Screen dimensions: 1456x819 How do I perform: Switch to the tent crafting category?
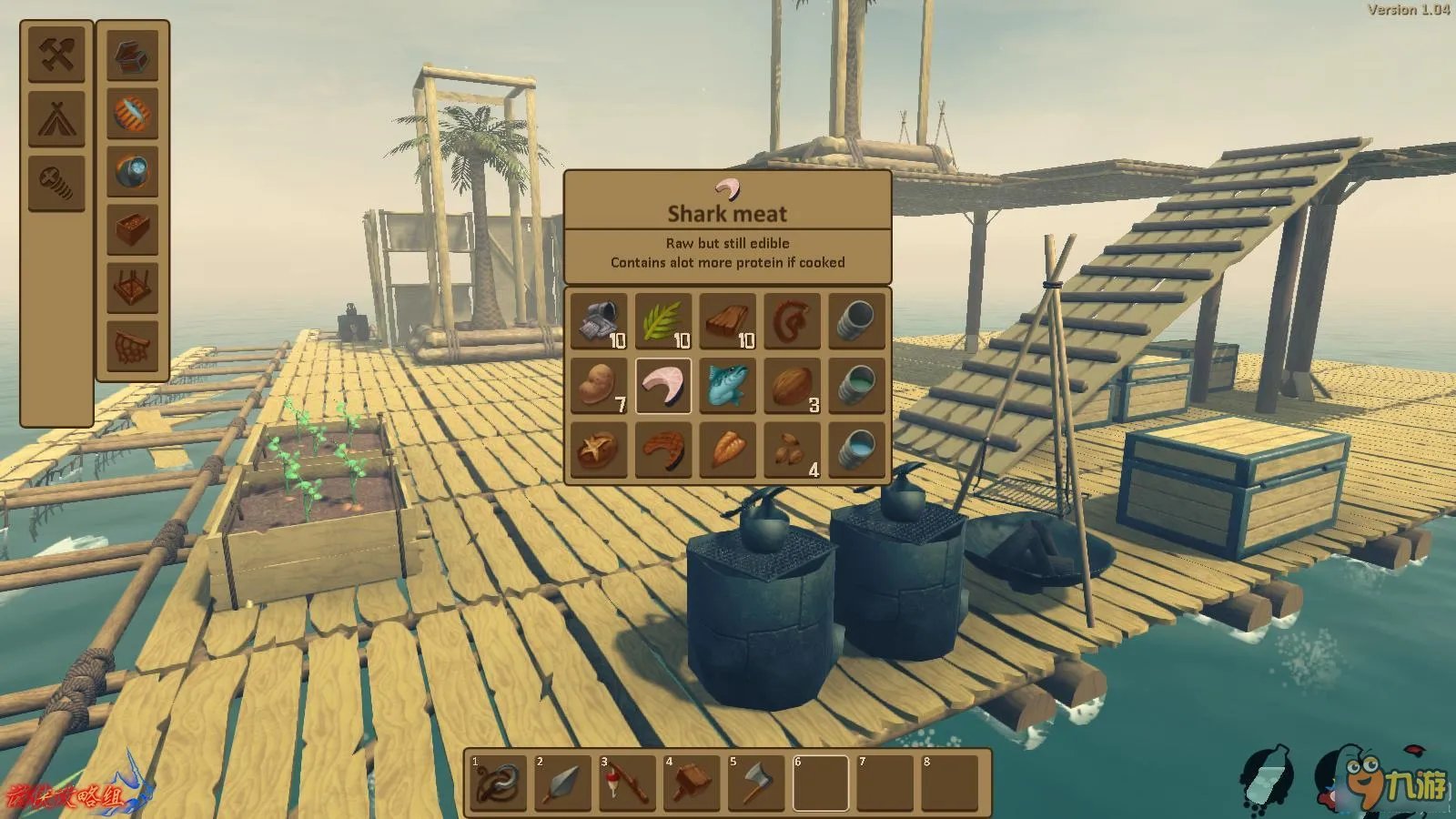pos(56,118)
